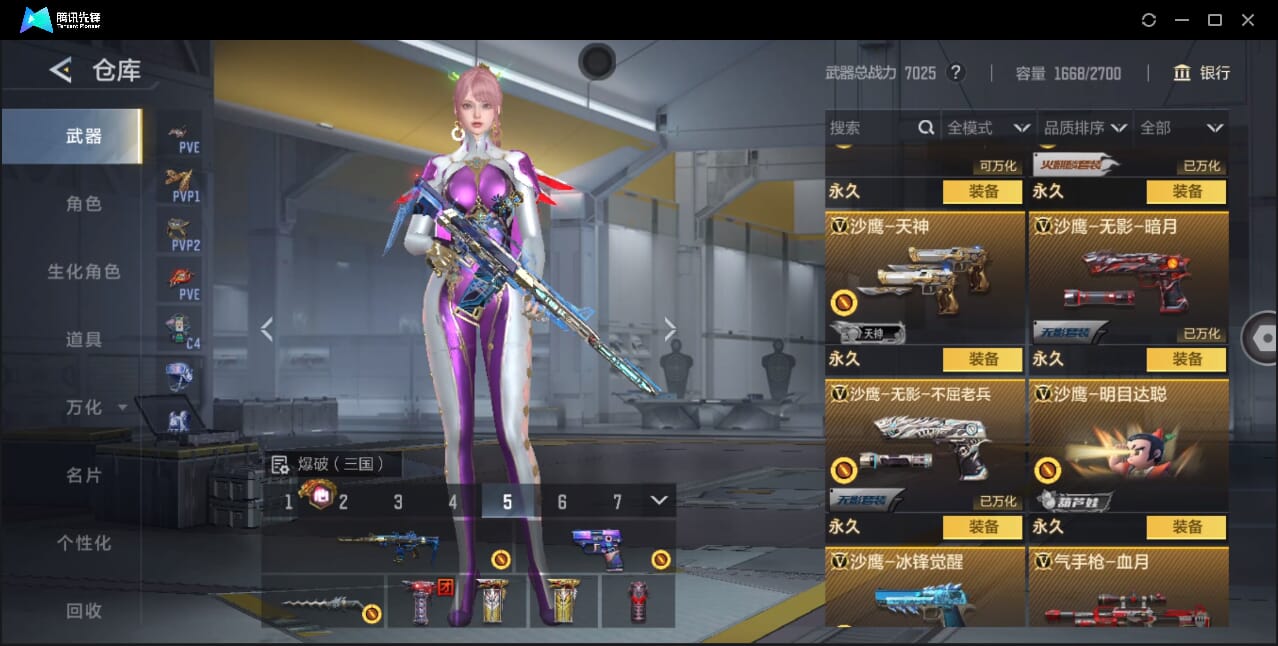Open the 银行 bank
Image resolution: width=1278 pixels, height=646 pixels.
tap(1202, 73)
